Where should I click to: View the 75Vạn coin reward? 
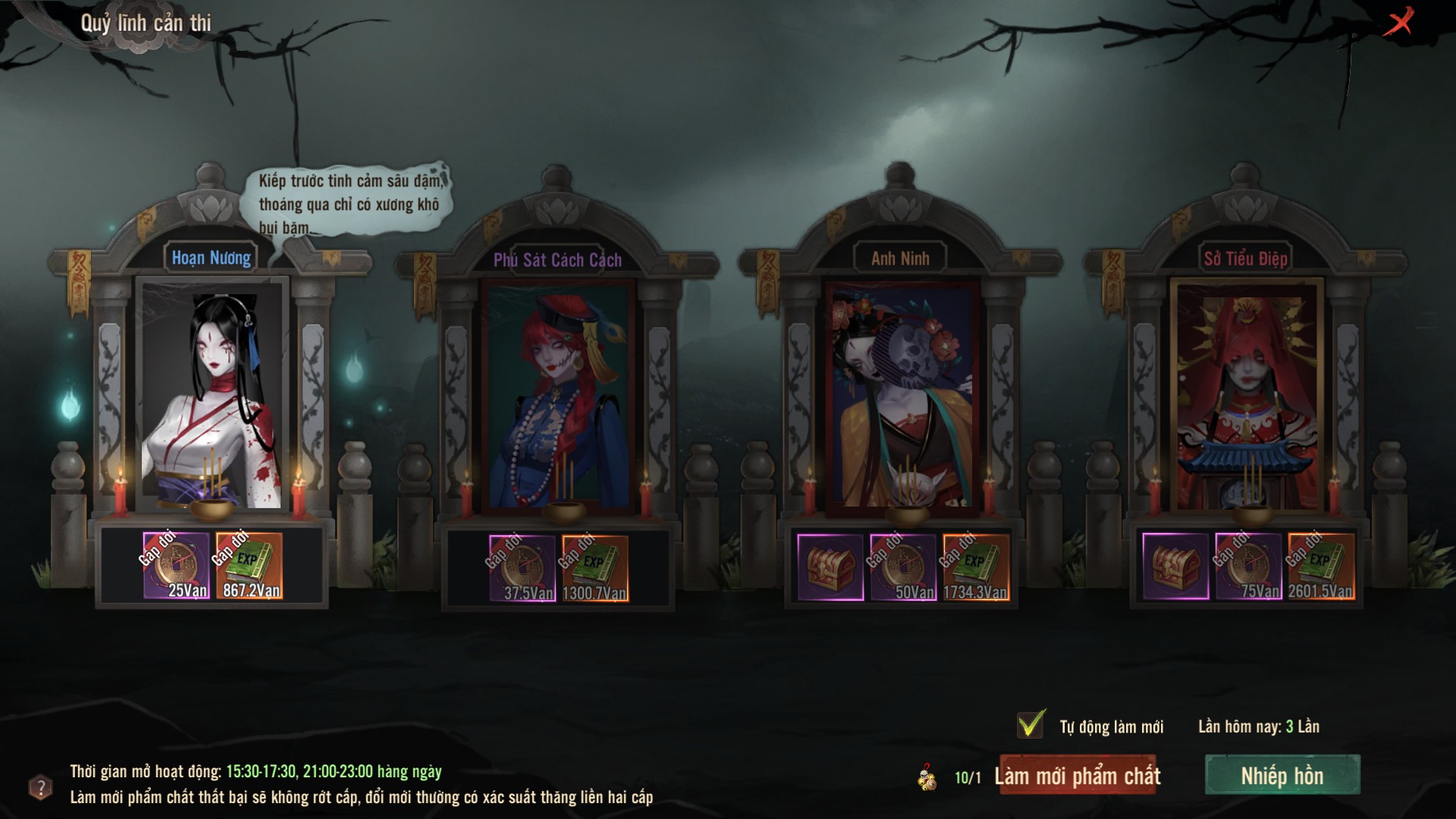coord(1248,566)
